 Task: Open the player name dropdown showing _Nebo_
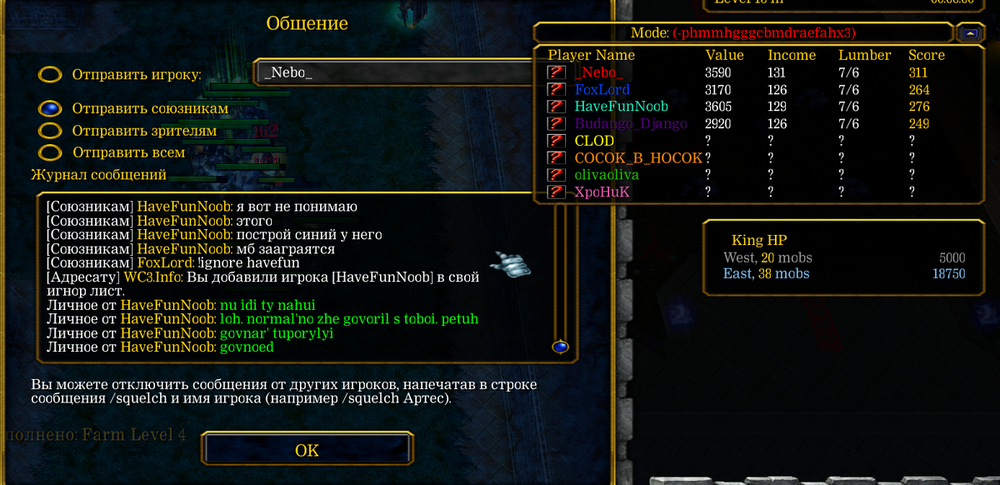[x=395, y=74]
